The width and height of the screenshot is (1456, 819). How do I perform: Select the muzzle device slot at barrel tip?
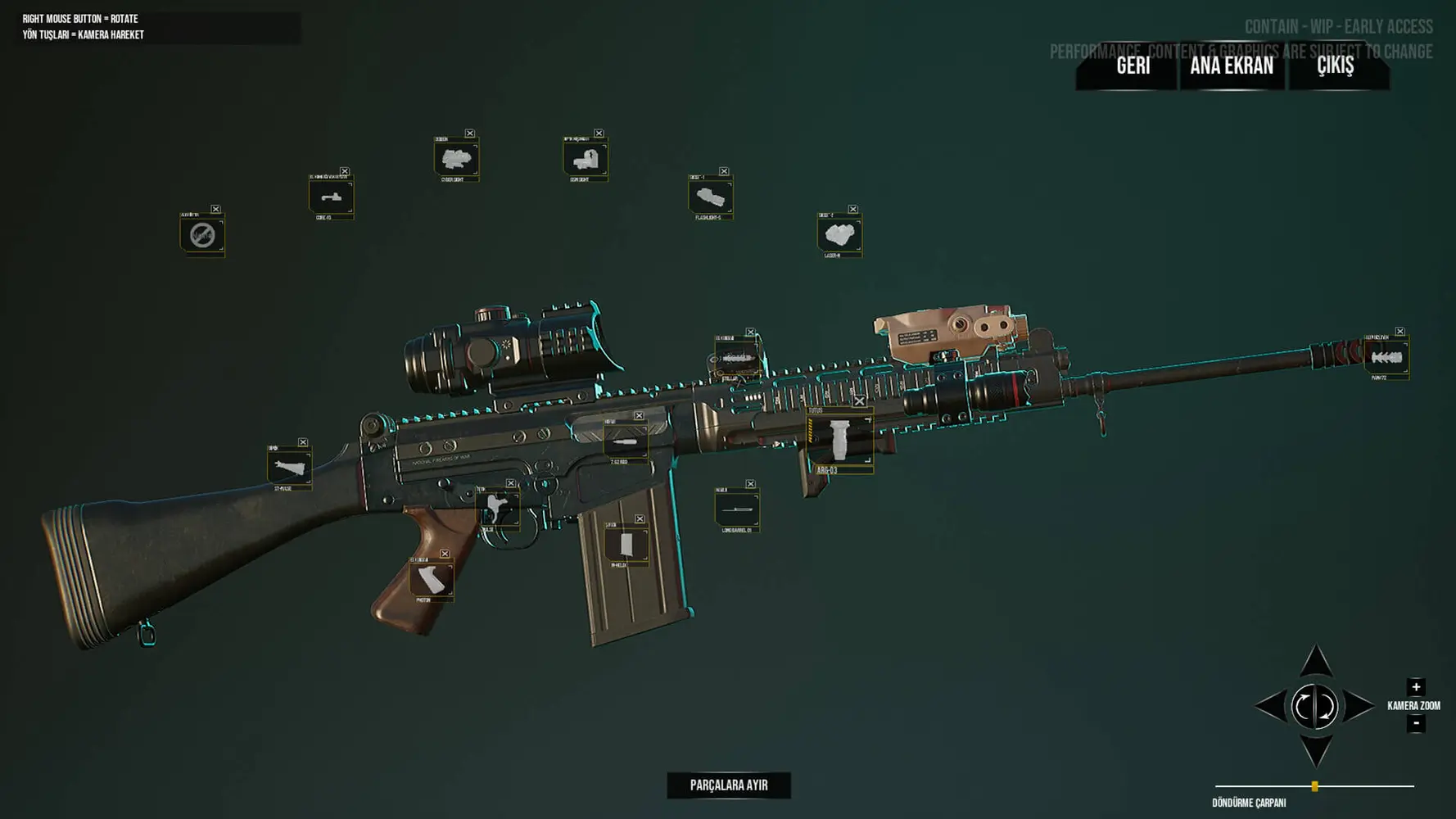tap(1386, 357)
